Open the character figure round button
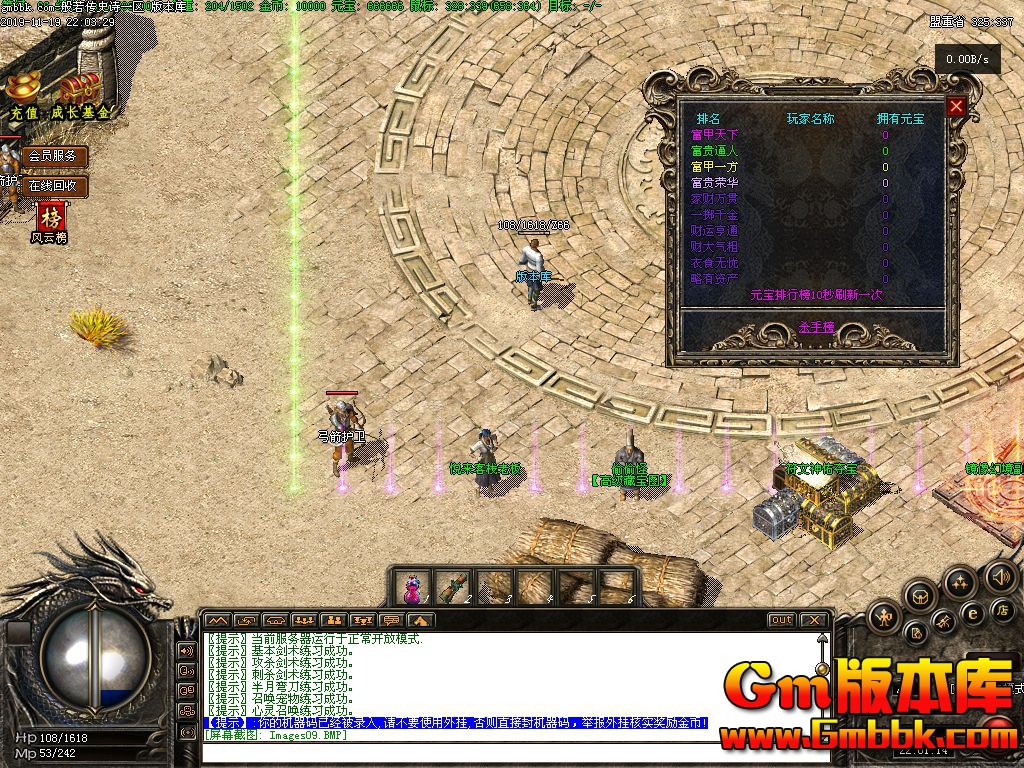Image resolution: width=1024 pixels, height=768 pixels. coord(885,617)
